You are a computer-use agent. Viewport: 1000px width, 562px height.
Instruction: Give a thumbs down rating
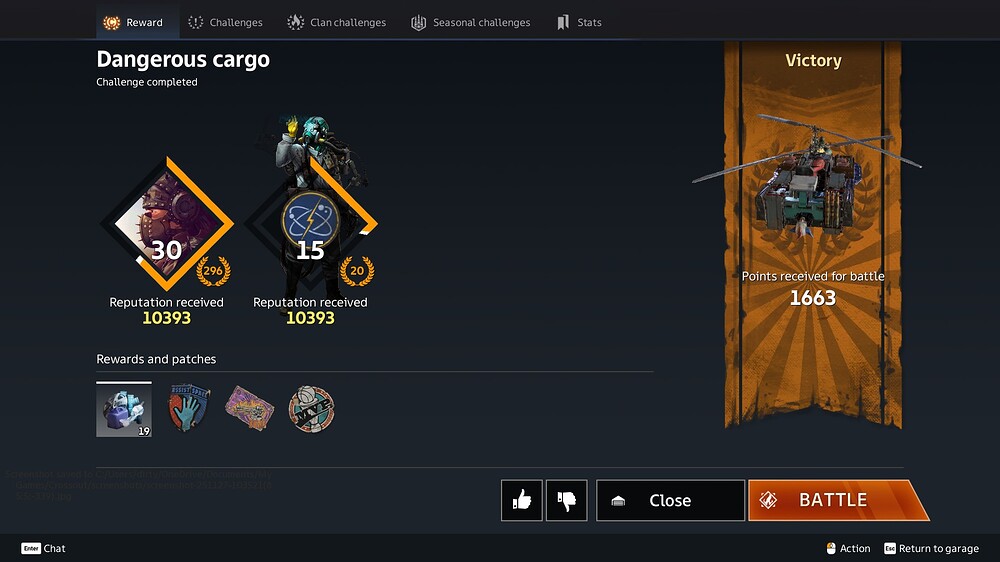click(566, 500)
